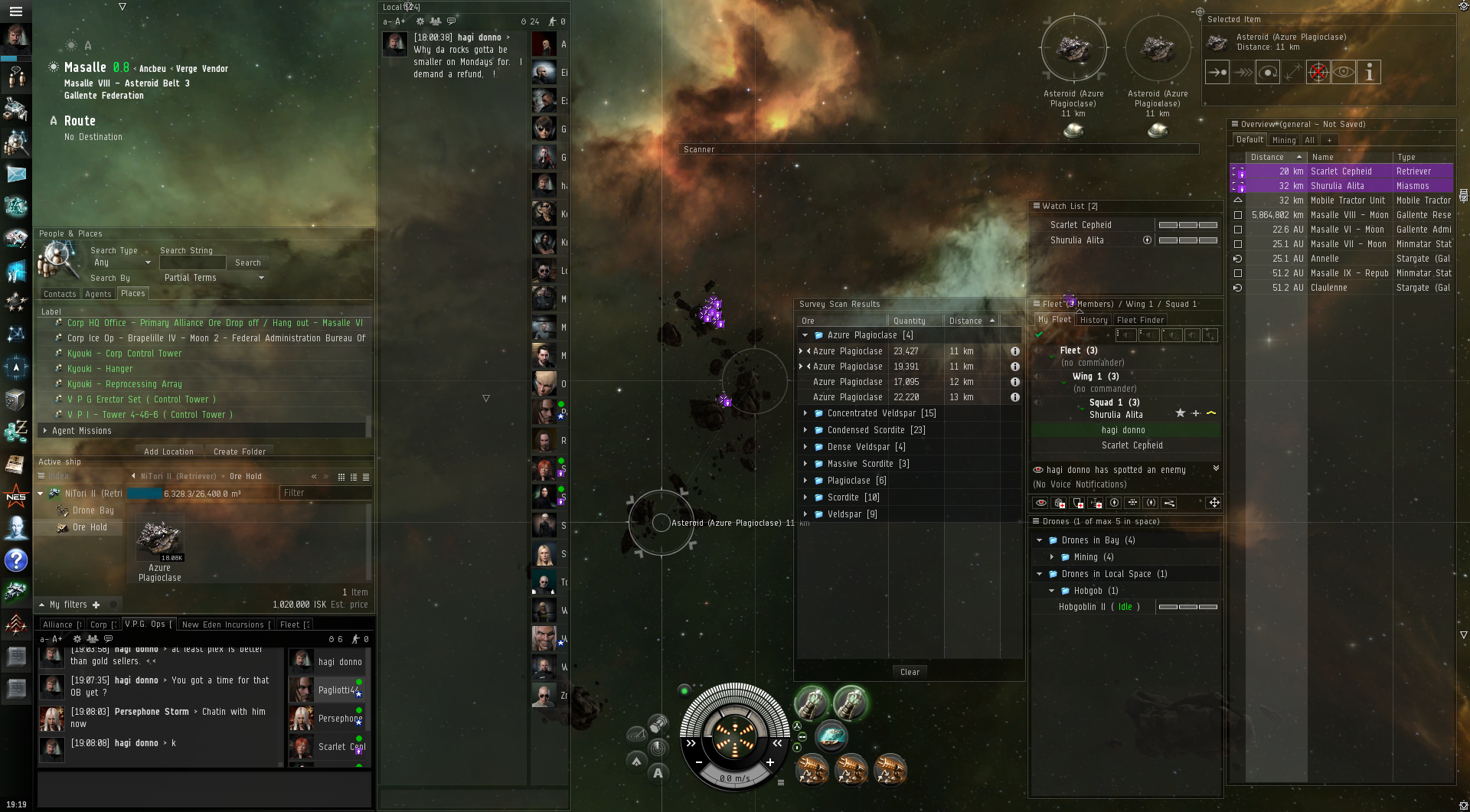The height and width of the screenshot is (812, 1470).
Task: Open the Search By dropdown (Partial Terms)
Action: click(214, 278)
